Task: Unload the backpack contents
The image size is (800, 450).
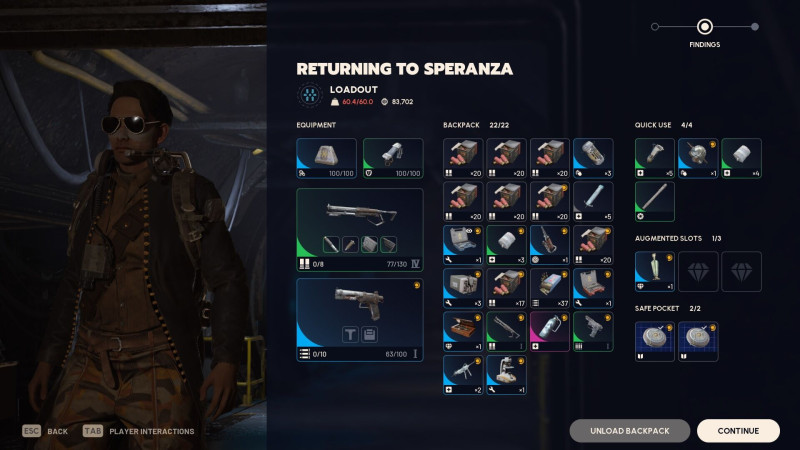Action: tap(630, 431)
